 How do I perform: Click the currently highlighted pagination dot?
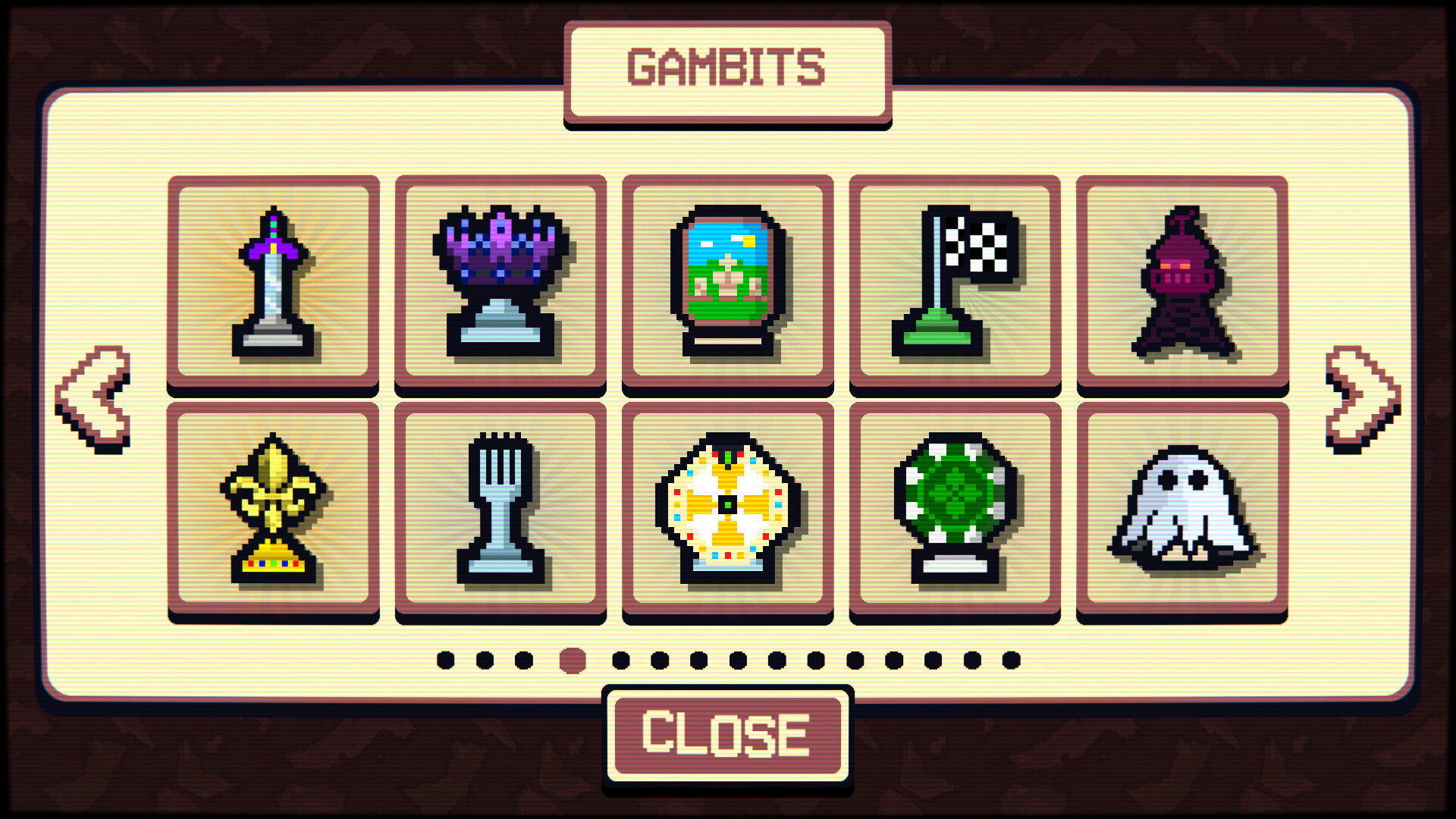[x=571, y=660]
